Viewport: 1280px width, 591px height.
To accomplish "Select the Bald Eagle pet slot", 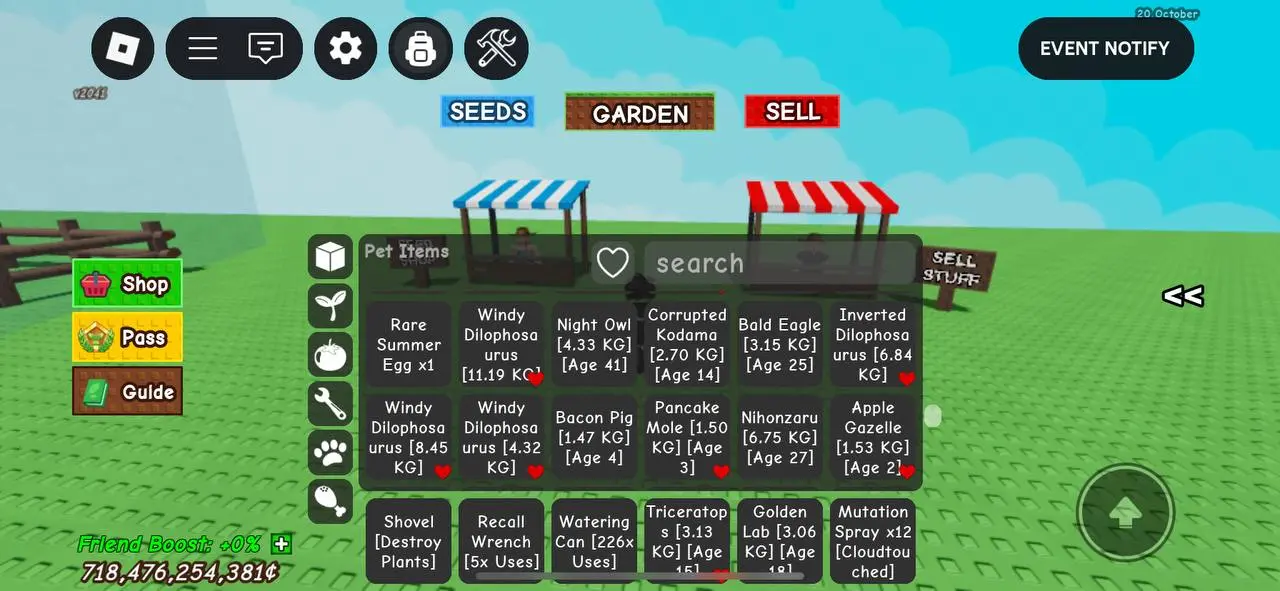I will [779, 345].
